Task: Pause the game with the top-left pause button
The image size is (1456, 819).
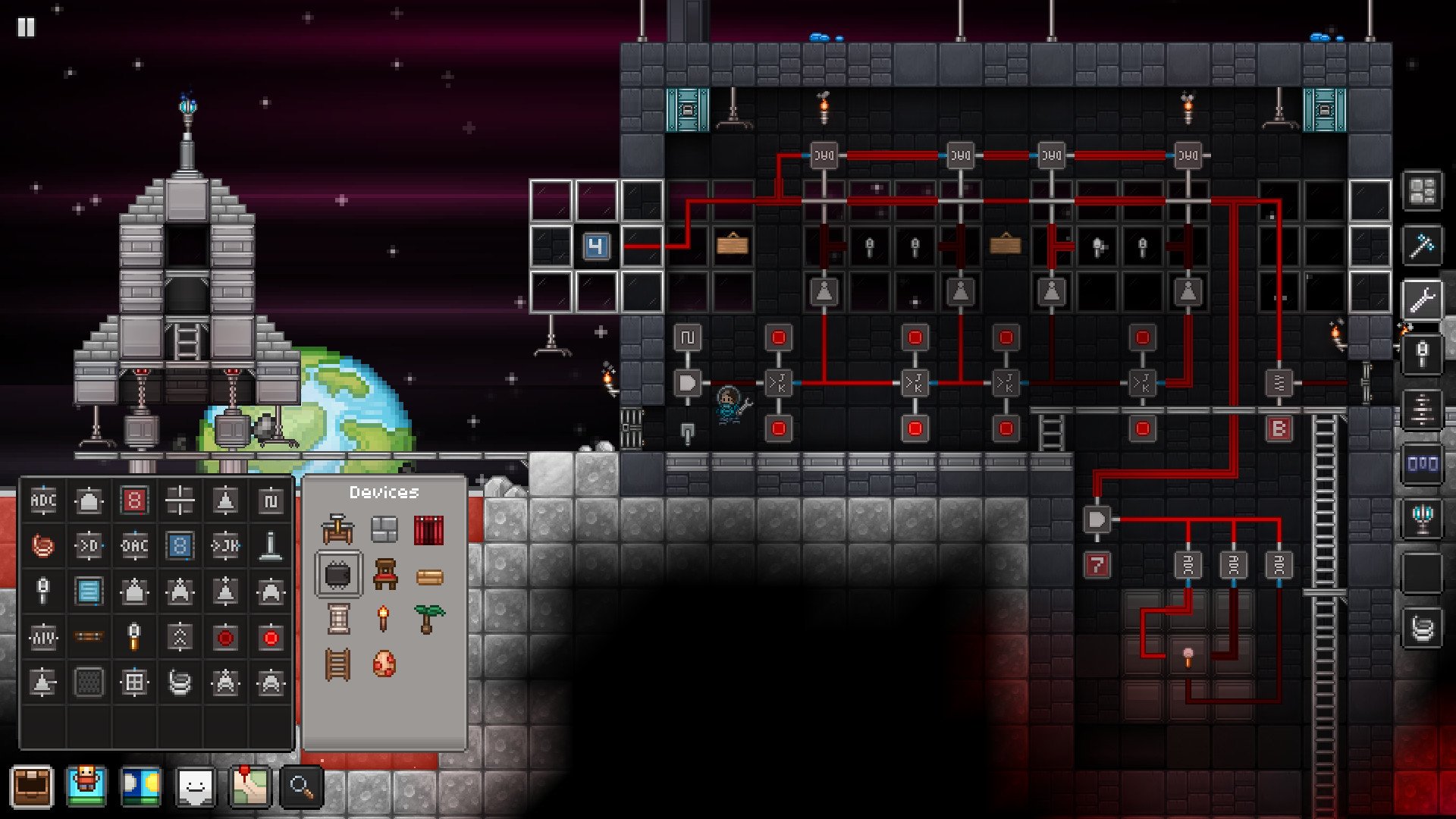Action: click(27, 27)
